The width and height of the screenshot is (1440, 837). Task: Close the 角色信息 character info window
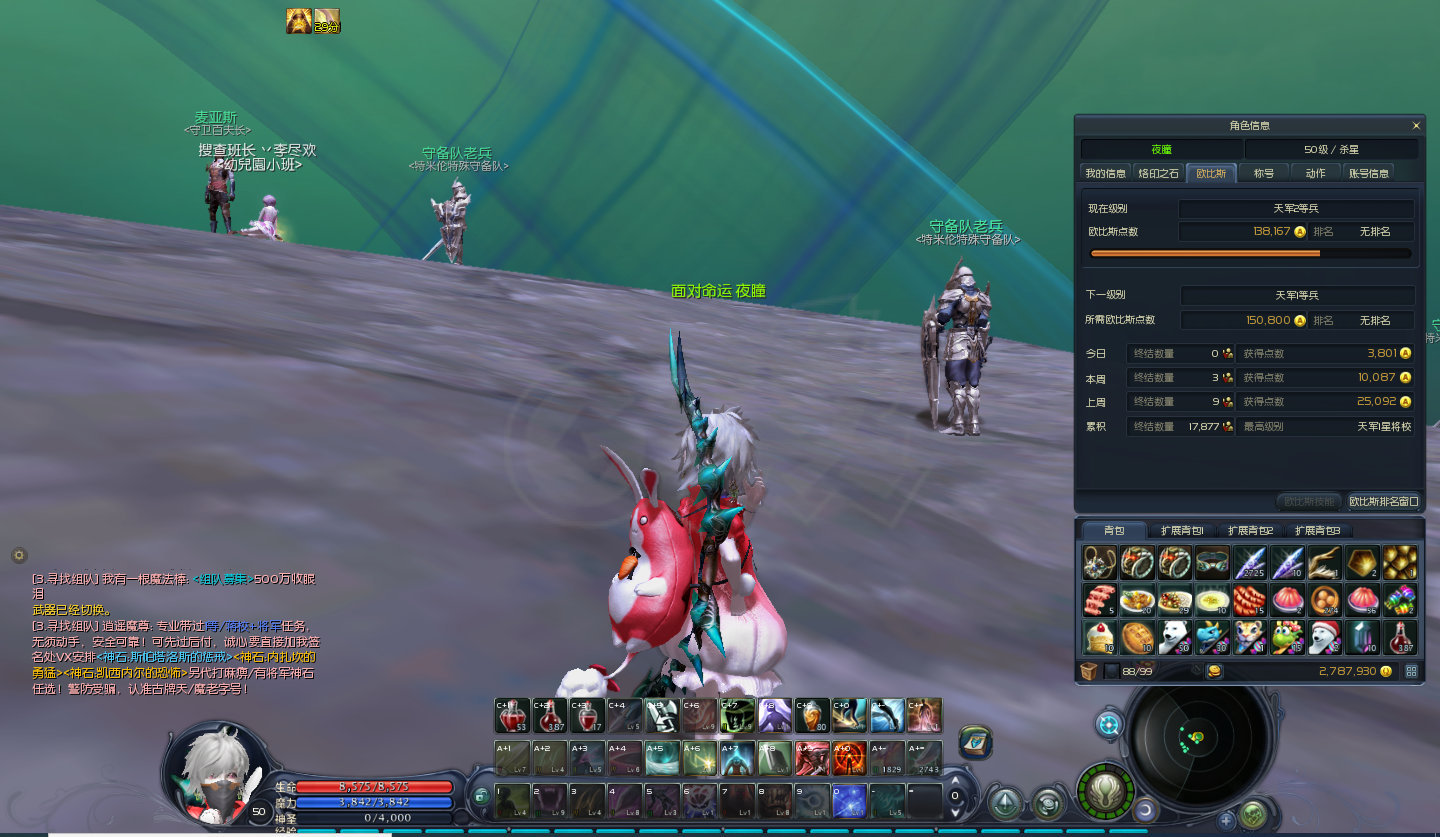pyautogui.click(x=1416, y=126)
